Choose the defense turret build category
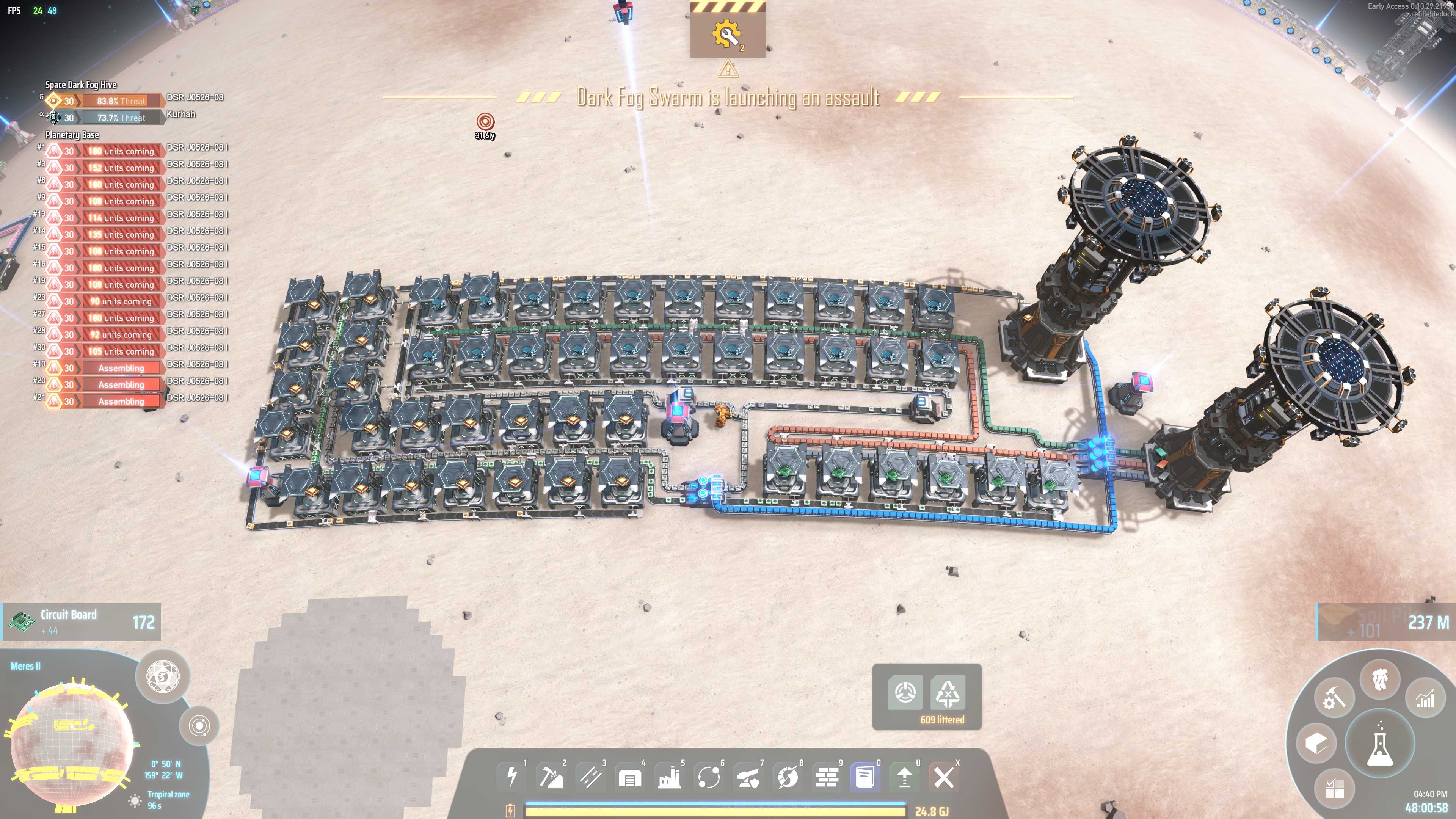This screenshot has height=819, width=1456. click(748, 778)
